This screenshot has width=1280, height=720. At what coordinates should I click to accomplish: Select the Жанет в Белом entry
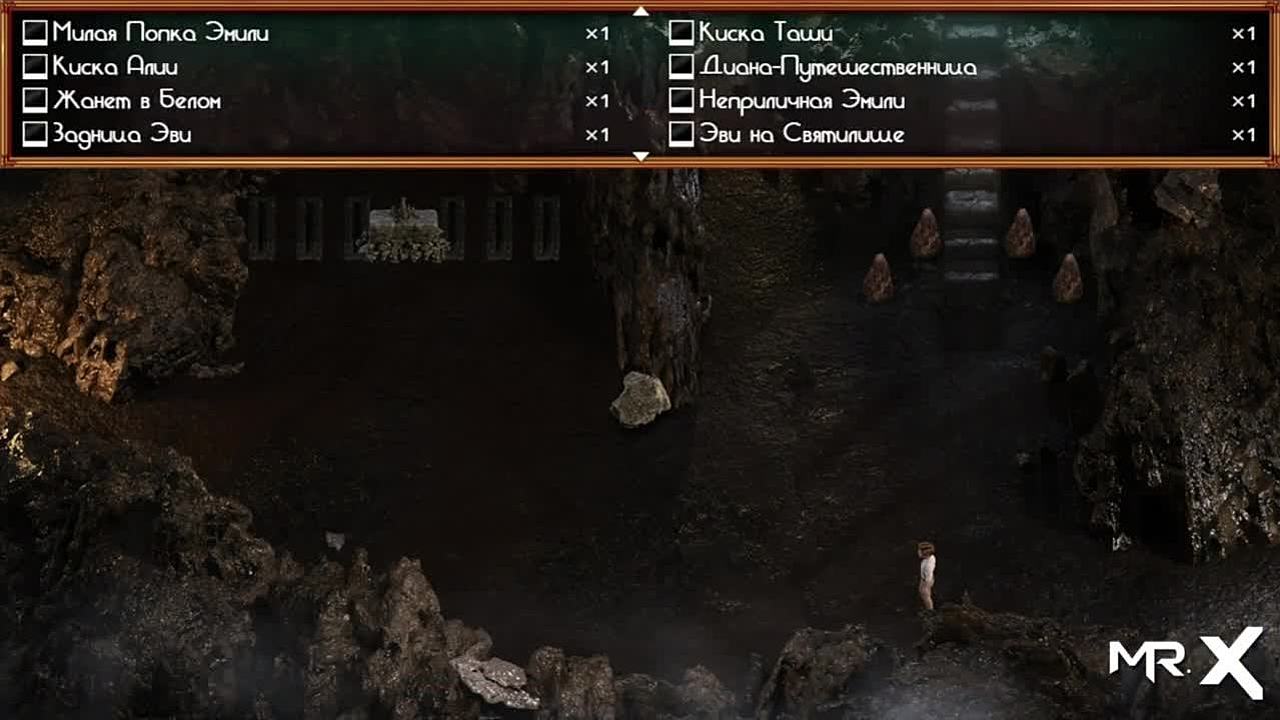point(136,101)
